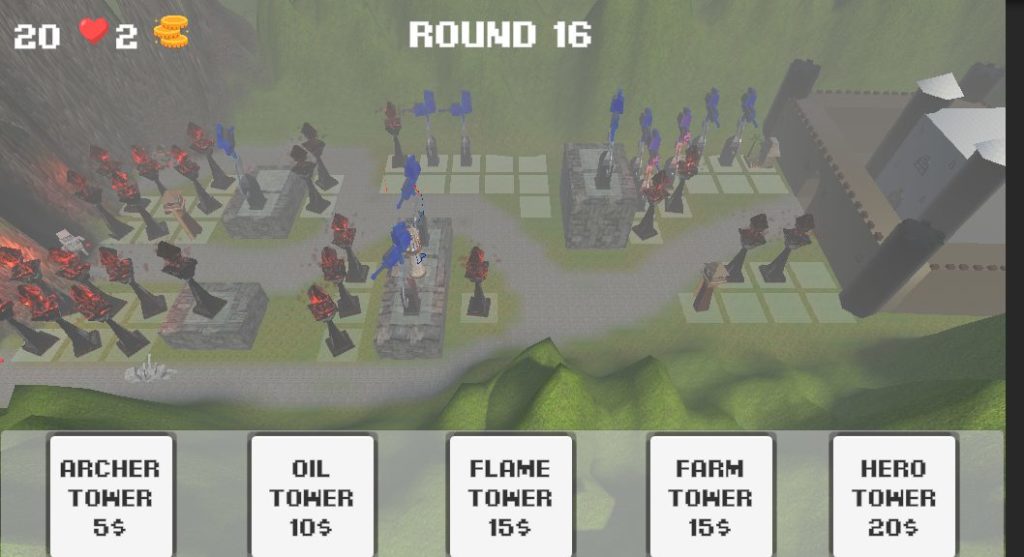Viewport: 1024px width, 557px height.
Task: Select the Archer Tower purchase button
Action: tap(110, 496)
